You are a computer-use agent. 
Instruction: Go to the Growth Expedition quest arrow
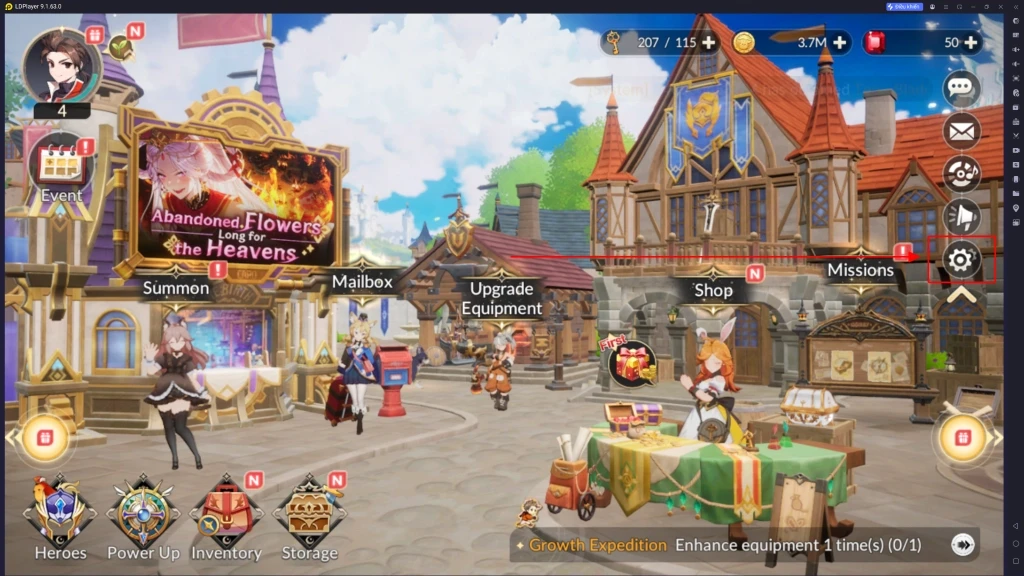[x=962, y=545]
